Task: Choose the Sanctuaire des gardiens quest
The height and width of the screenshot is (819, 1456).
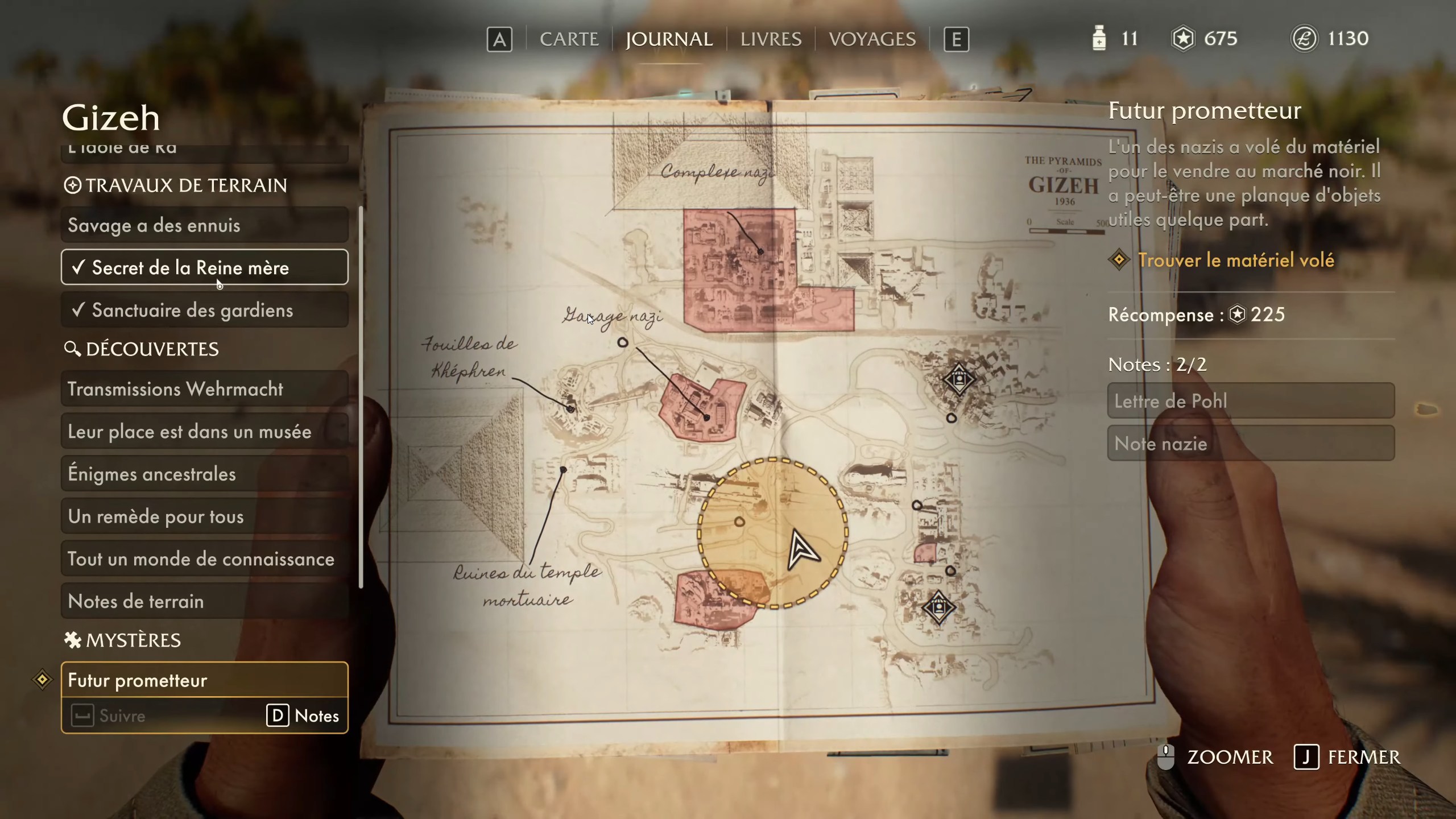Action: (205, 310)
